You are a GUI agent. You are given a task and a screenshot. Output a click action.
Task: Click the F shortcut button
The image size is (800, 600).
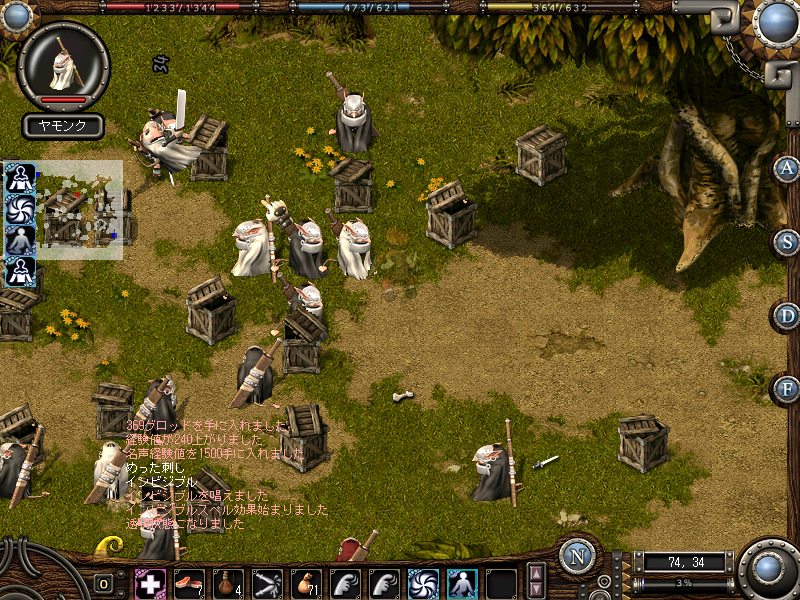(787, 389)
